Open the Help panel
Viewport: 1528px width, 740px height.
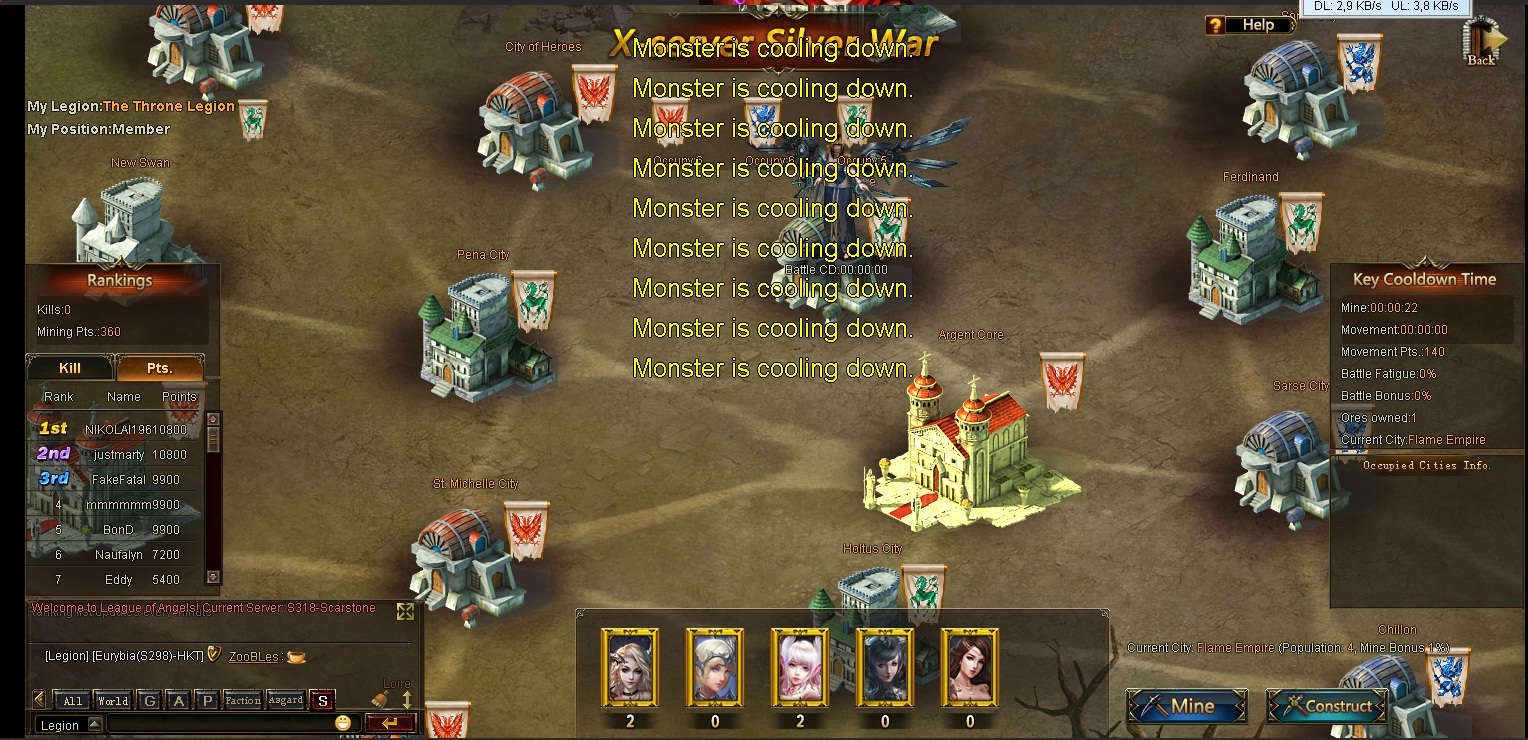click(1249, 25)
